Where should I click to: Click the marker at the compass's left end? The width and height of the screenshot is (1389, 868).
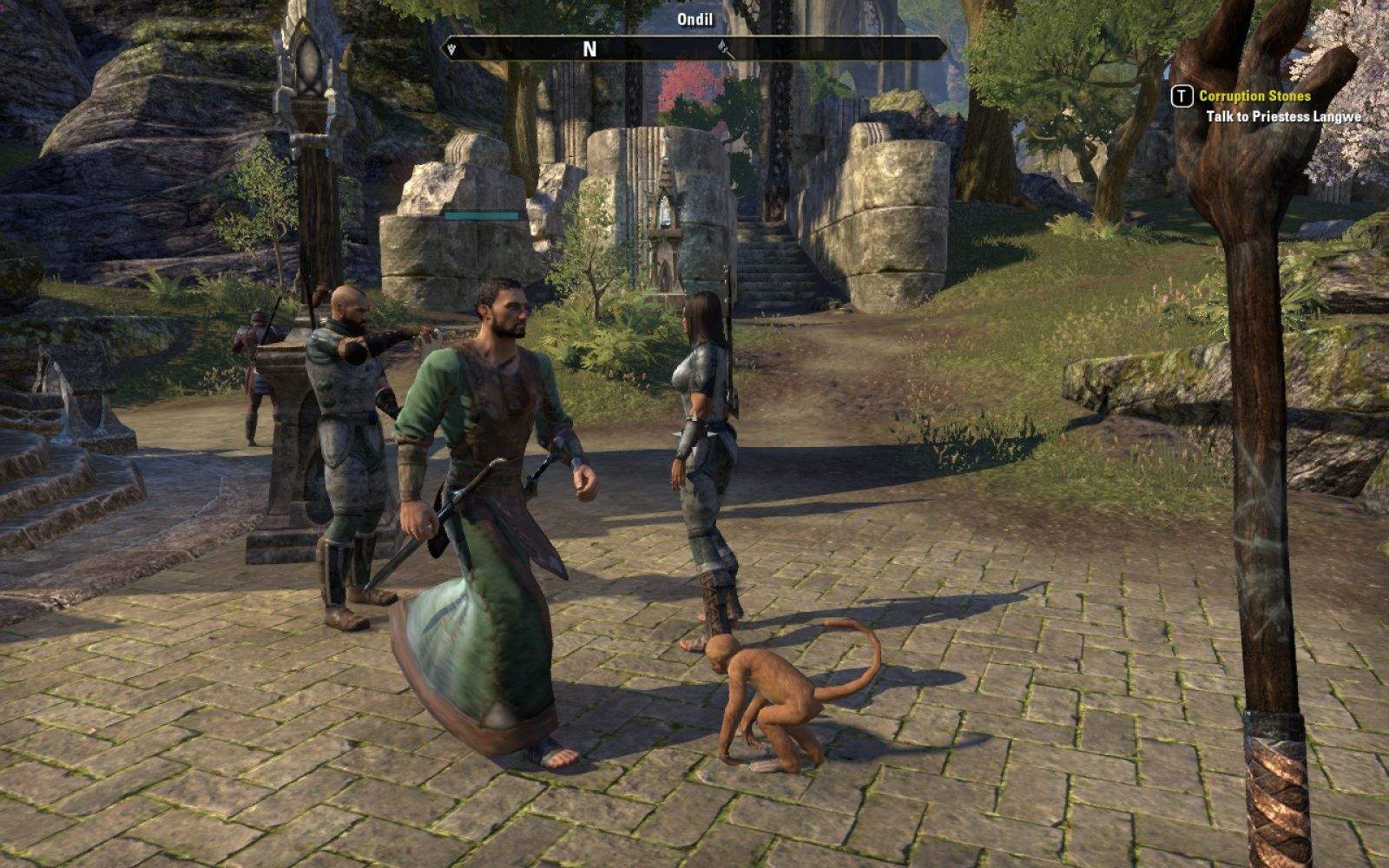pyautogui.click(x=451, y=49)
